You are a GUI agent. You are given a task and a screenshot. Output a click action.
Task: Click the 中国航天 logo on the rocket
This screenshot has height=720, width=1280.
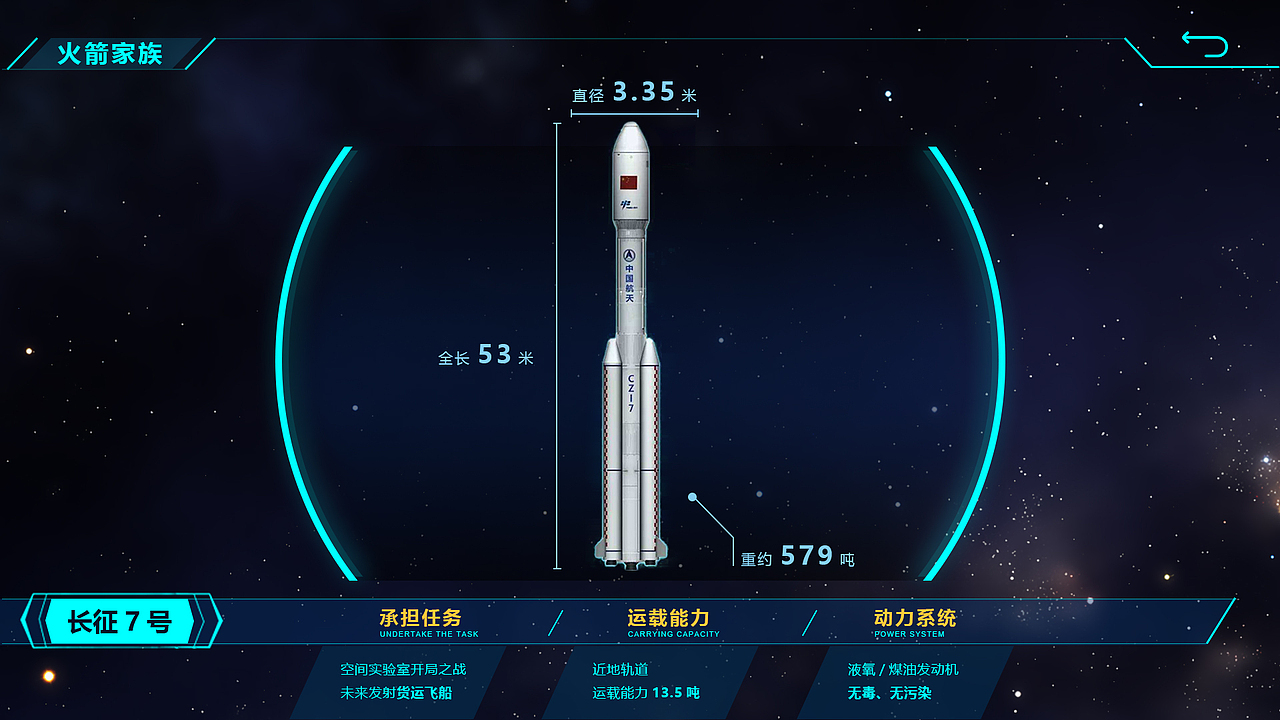coord(628,270)
